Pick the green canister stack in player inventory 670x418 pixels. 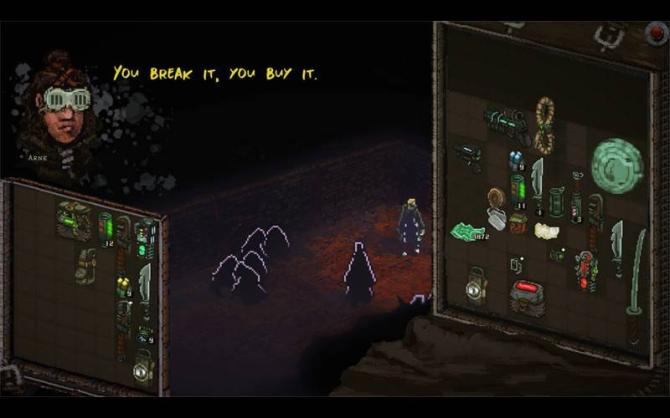[x=106, y=227]
